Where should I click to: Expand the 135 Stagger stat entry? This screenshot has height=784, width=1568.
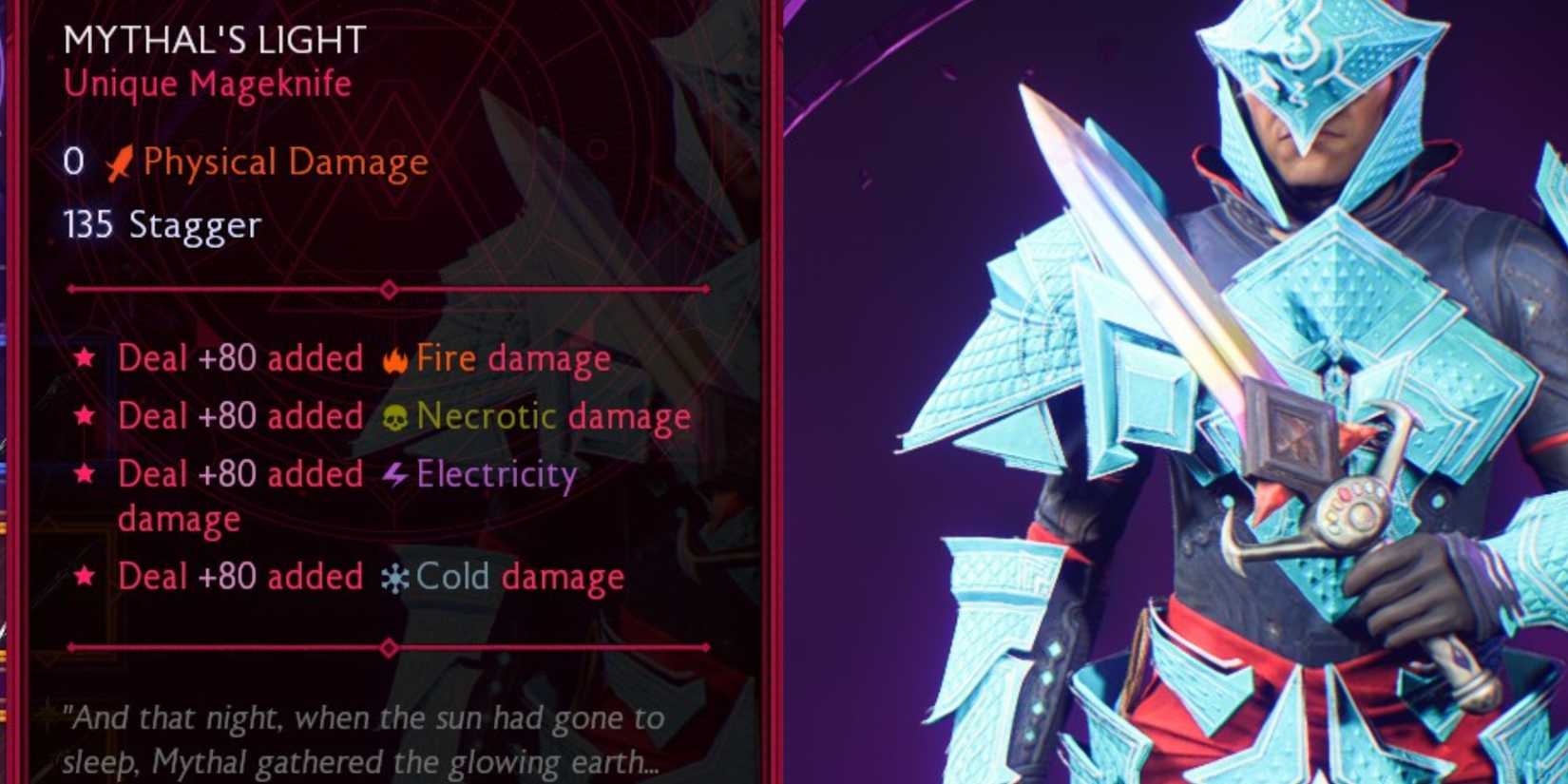point(160,225)
